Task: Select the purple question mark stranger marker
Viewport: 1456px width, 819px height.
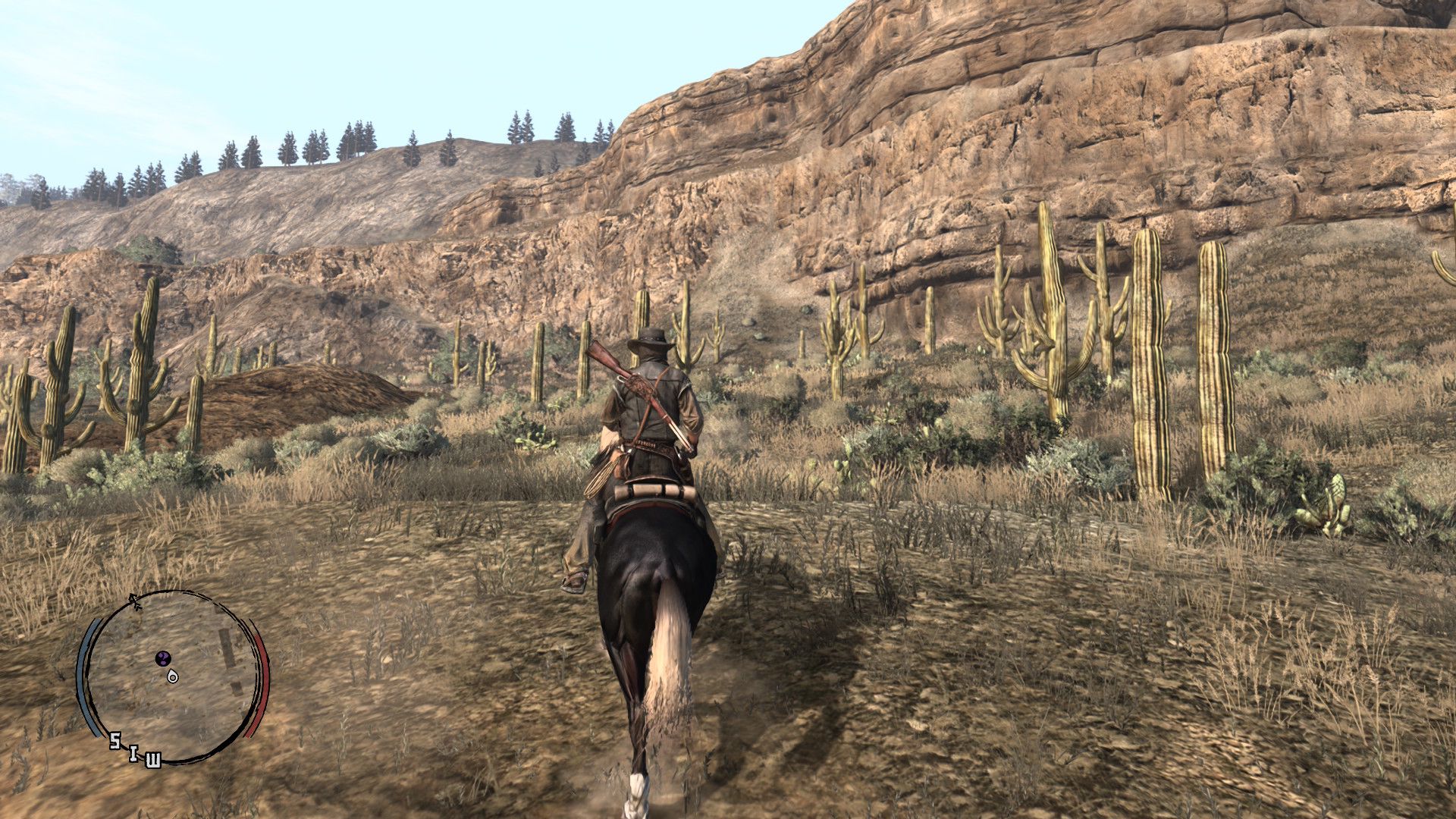Action: [163, 657]
